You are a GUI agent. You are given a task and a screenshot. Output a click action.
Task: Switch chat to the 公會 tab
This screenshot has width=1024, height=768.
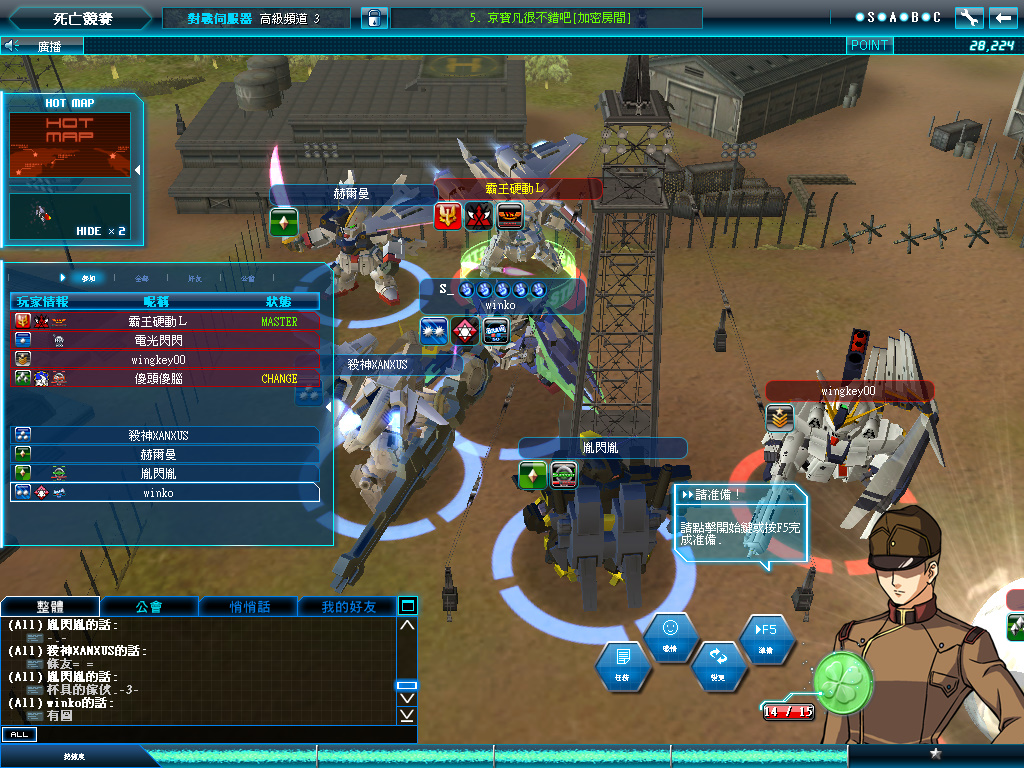pos(149,606)
